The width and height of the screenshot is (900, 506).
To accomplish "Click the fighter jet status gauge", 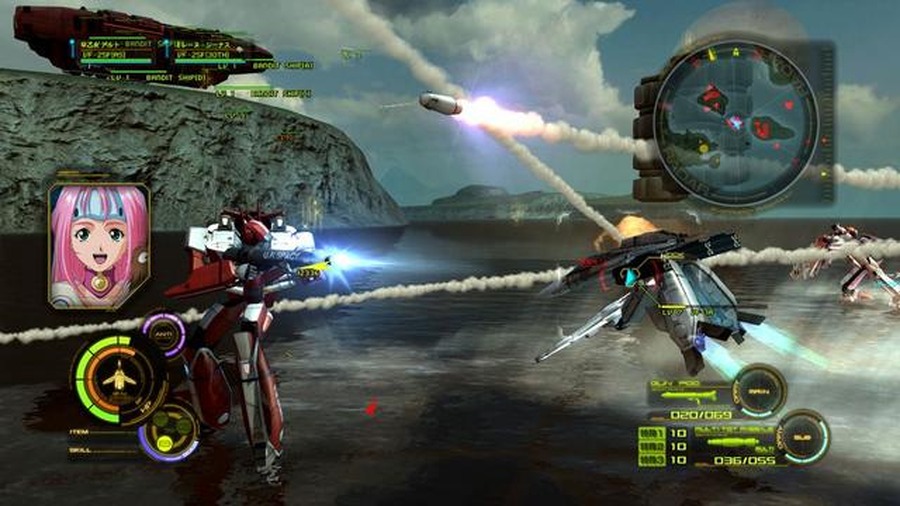I will coord(119,379).
